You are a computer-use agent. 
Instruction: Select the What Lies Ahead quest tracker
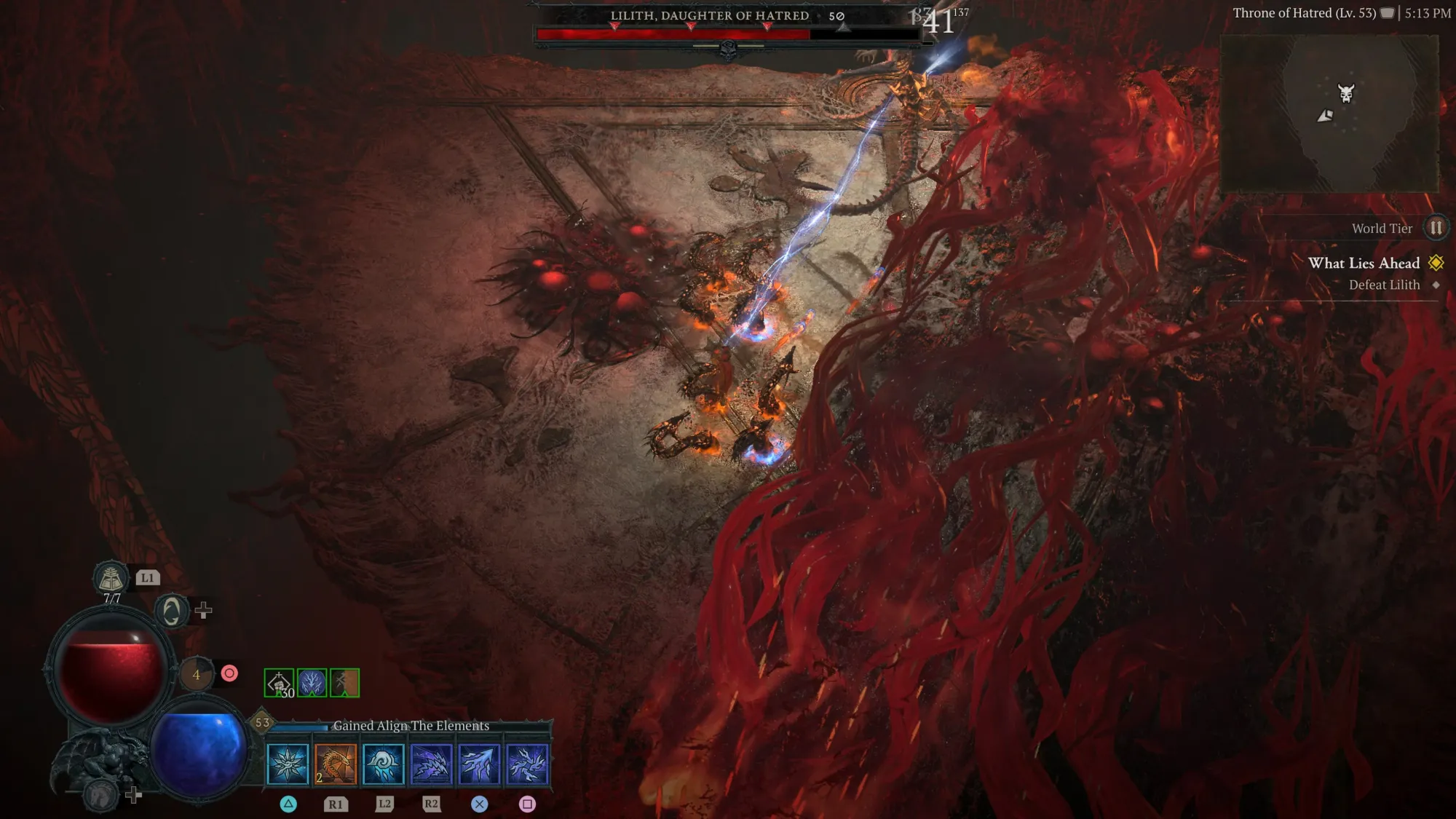tap(1364, 264)
